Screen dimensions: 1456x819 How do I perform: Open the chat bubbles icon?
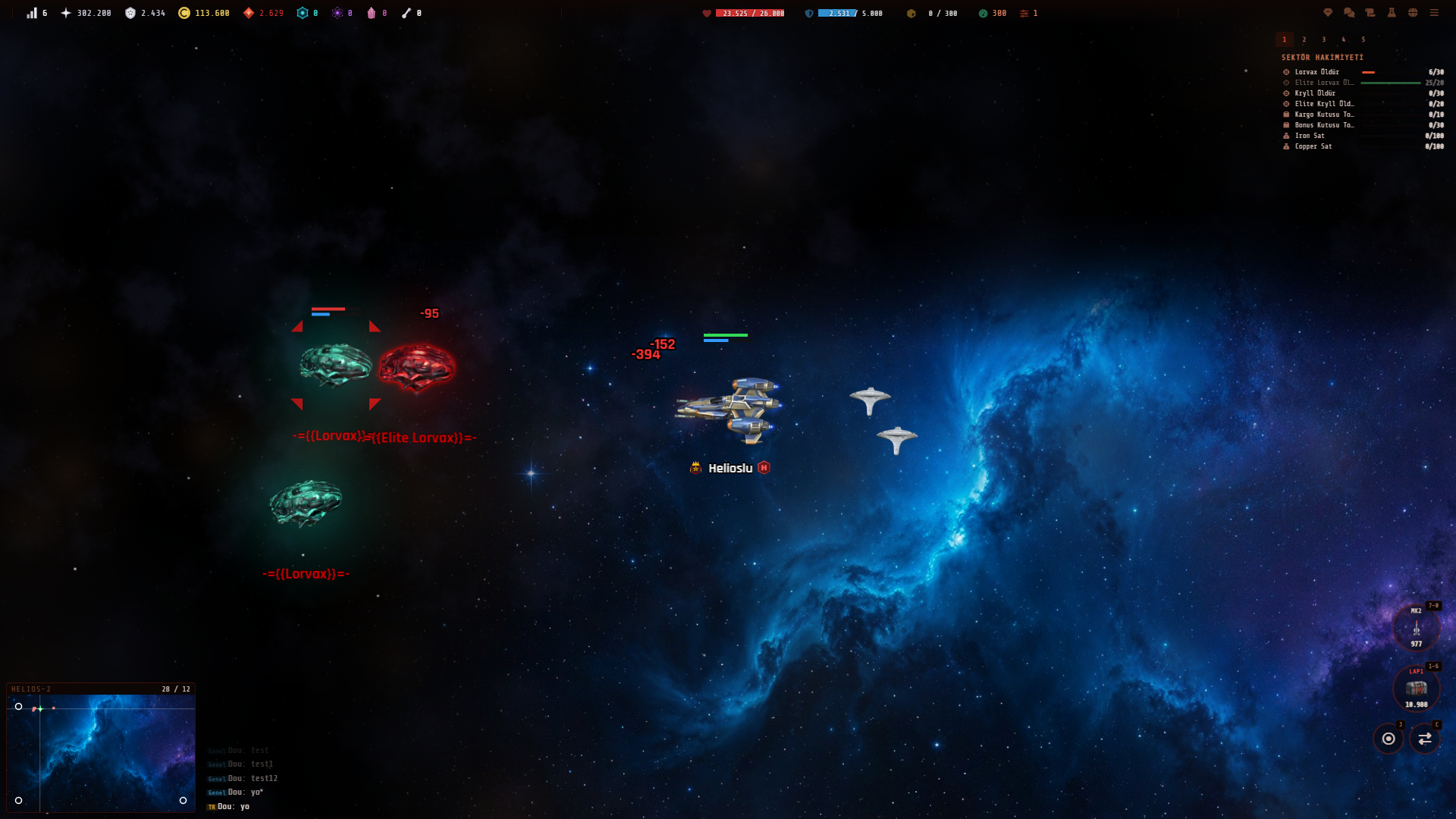pyautogui.click(x=1348, y=13)
